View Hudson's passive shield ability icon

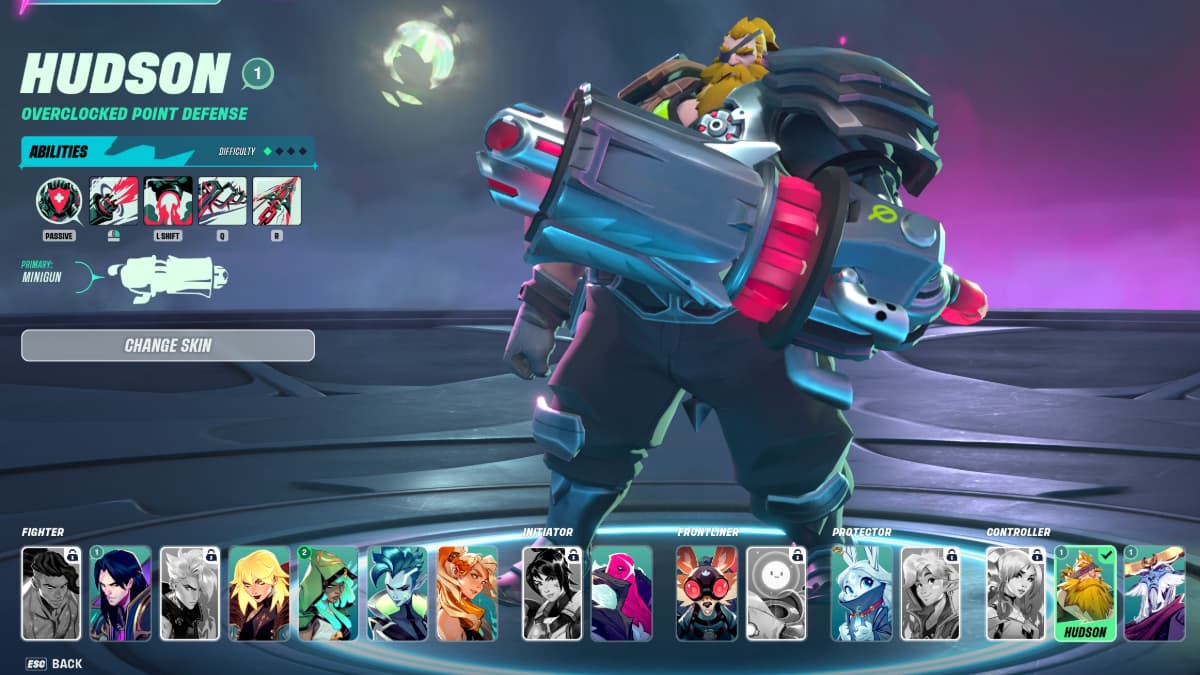59,200
